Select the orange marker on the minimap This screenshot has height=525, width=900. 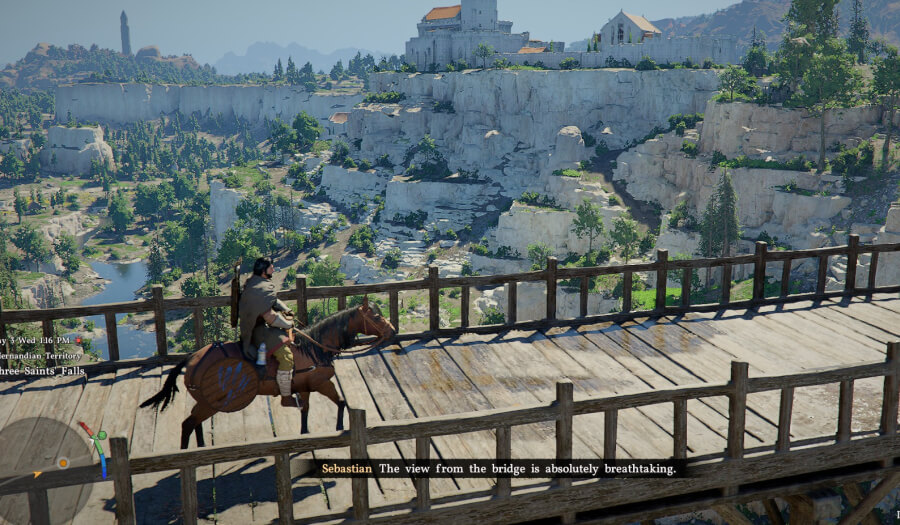[x=63, y=462]
